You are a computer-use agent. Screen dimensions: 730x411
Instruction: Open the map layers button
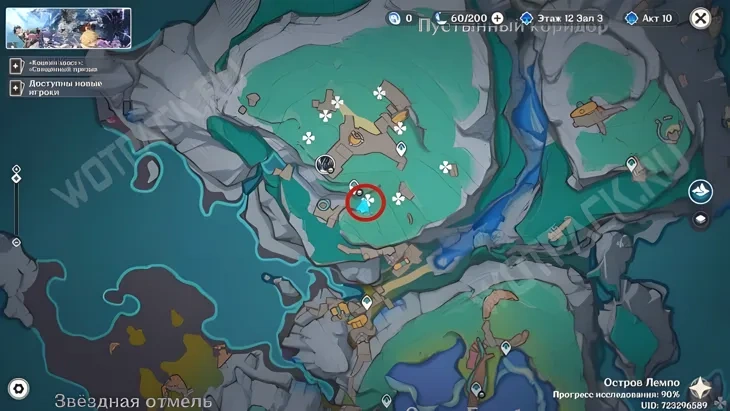pos(701,221)
